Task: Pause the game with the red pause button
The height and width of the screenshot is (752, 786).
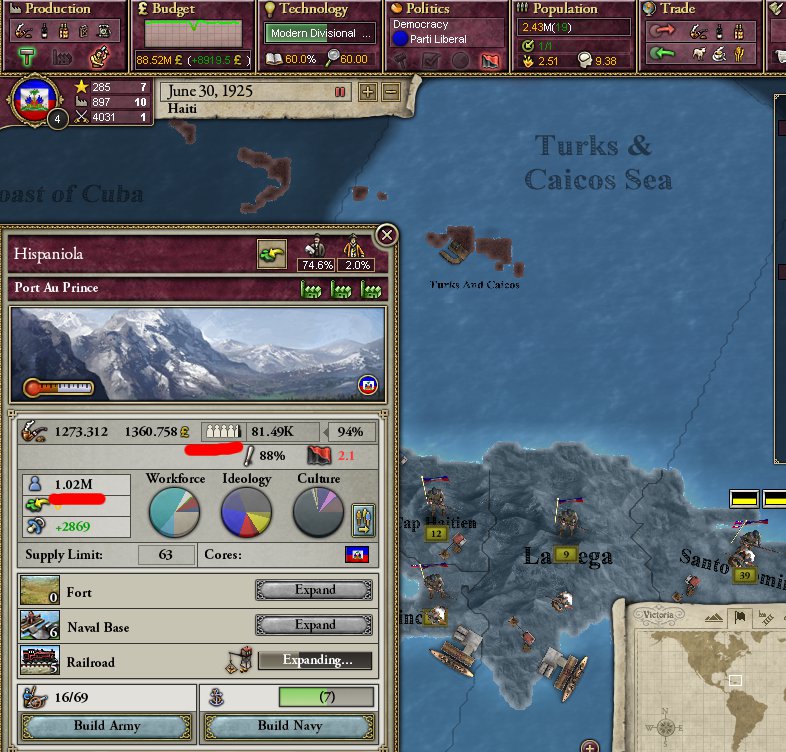Action: pyautogui.click(x=340, y=92)
